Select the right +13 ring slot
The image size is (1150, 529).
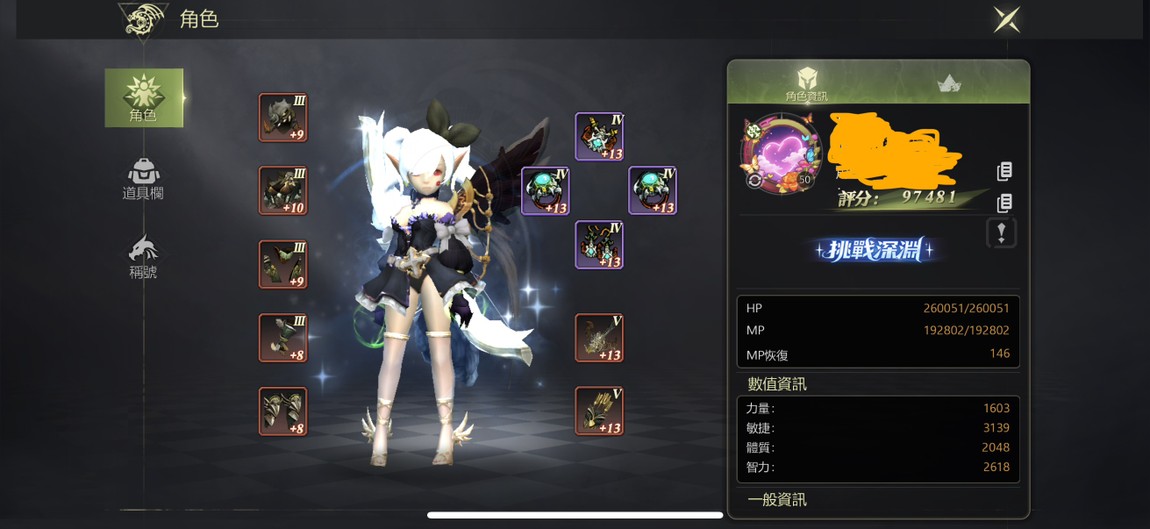click(x=653, y=191)
